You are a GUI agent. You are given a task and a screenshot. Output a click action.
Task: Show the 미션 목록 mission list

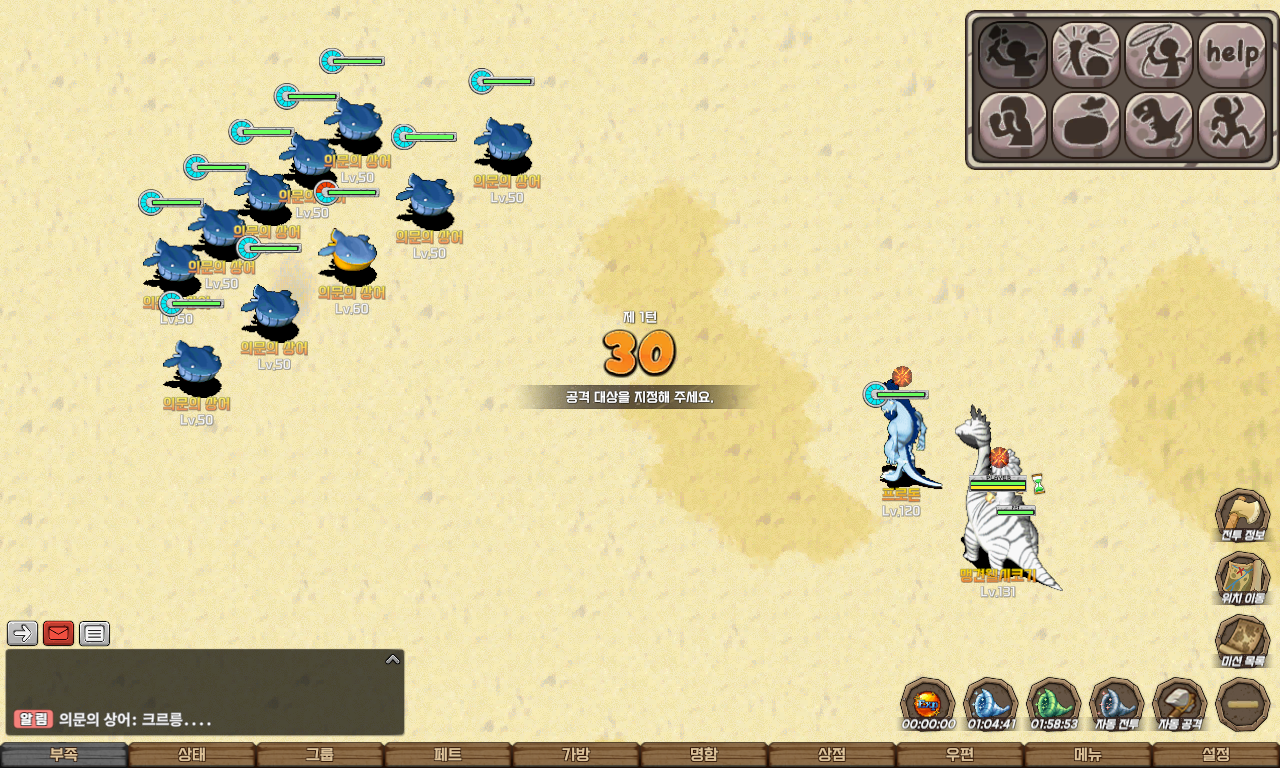(x=1242, y=640)
